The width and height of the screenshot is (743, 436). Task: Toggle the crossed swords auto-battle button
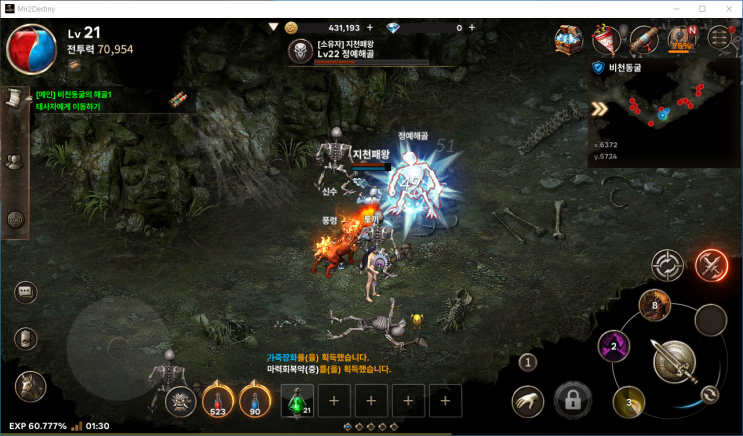tap(712, 264)
